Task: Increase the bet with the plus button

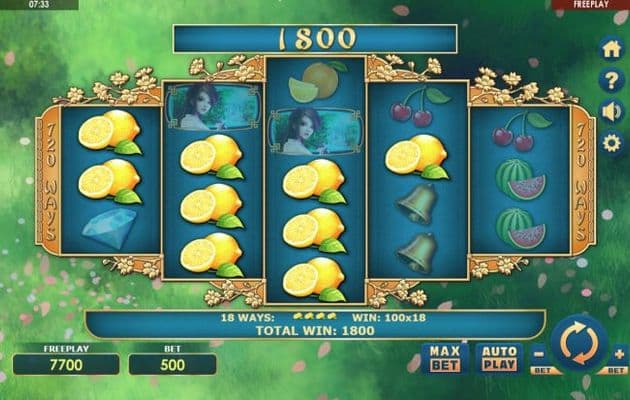Action: tap(618, 352)
